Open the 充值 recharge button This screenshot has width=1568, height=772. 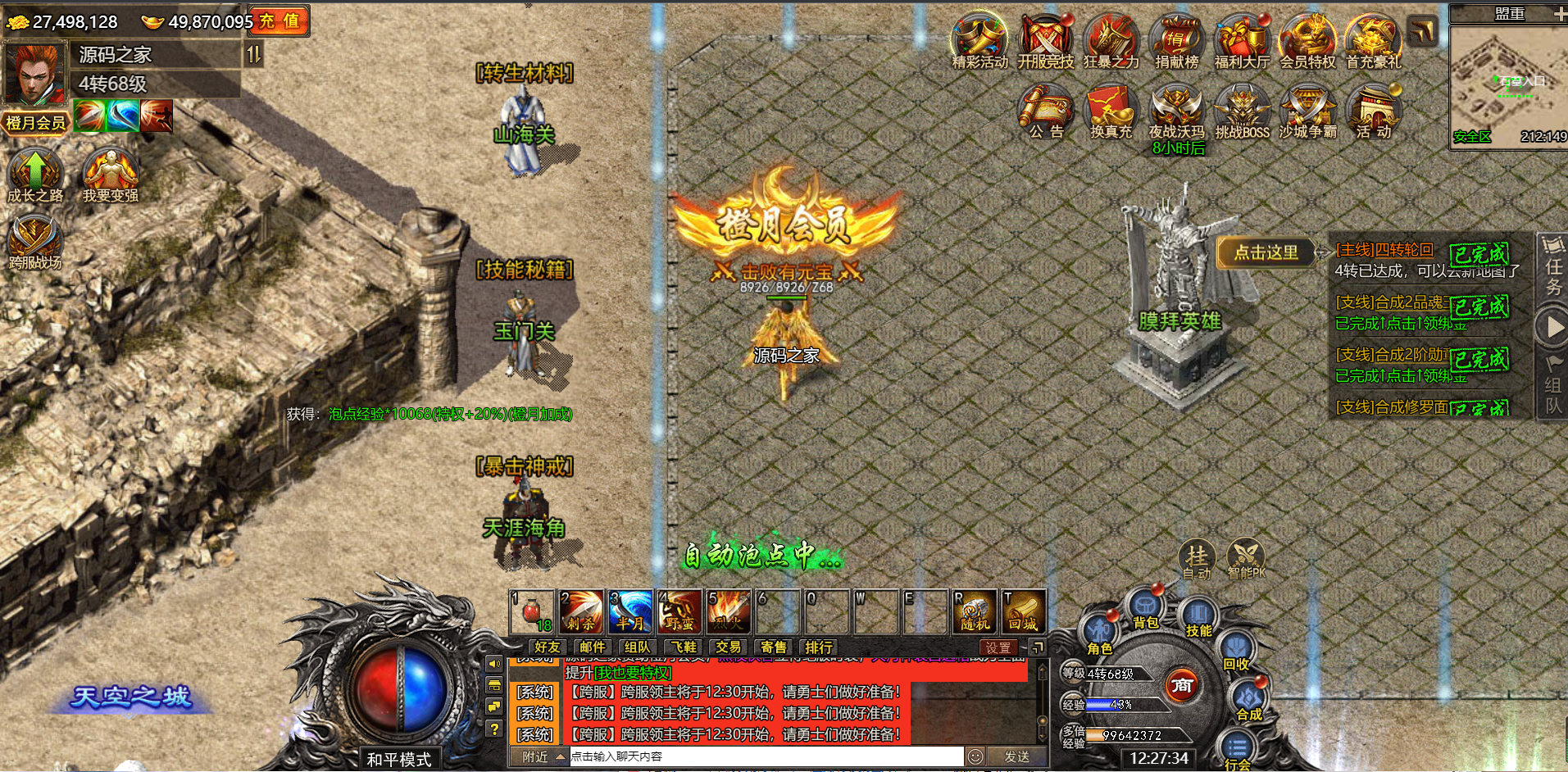279,21
